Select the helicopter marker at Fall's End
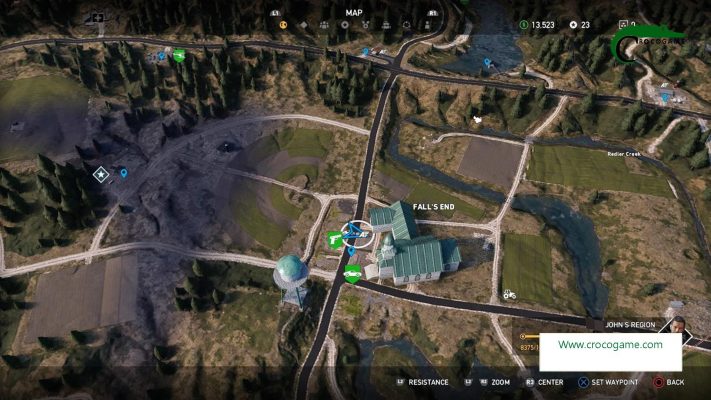The height and width of the screenshot is (400, 711). click(356, 233)
